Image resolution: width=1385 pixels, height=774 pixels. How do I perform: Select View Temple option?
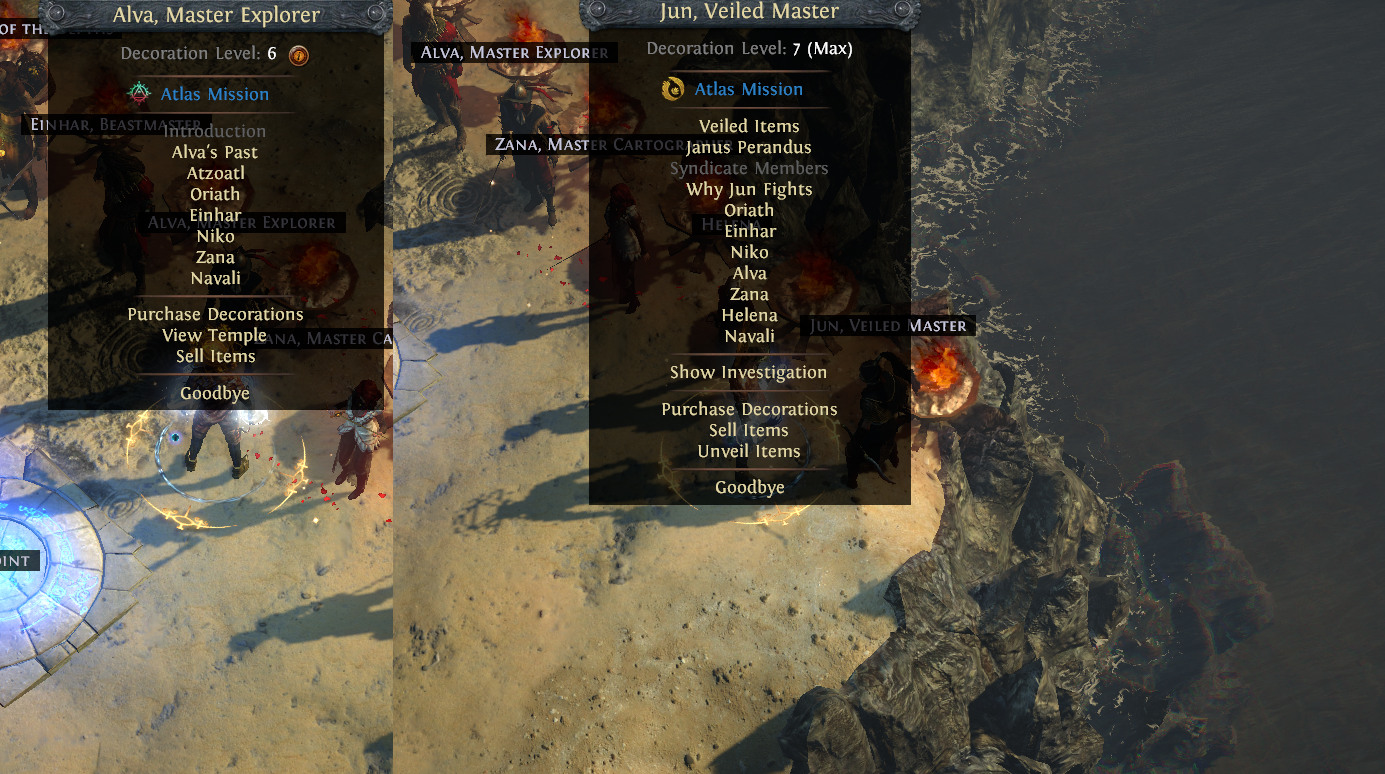pyautogui.click(x=215, y=335)
